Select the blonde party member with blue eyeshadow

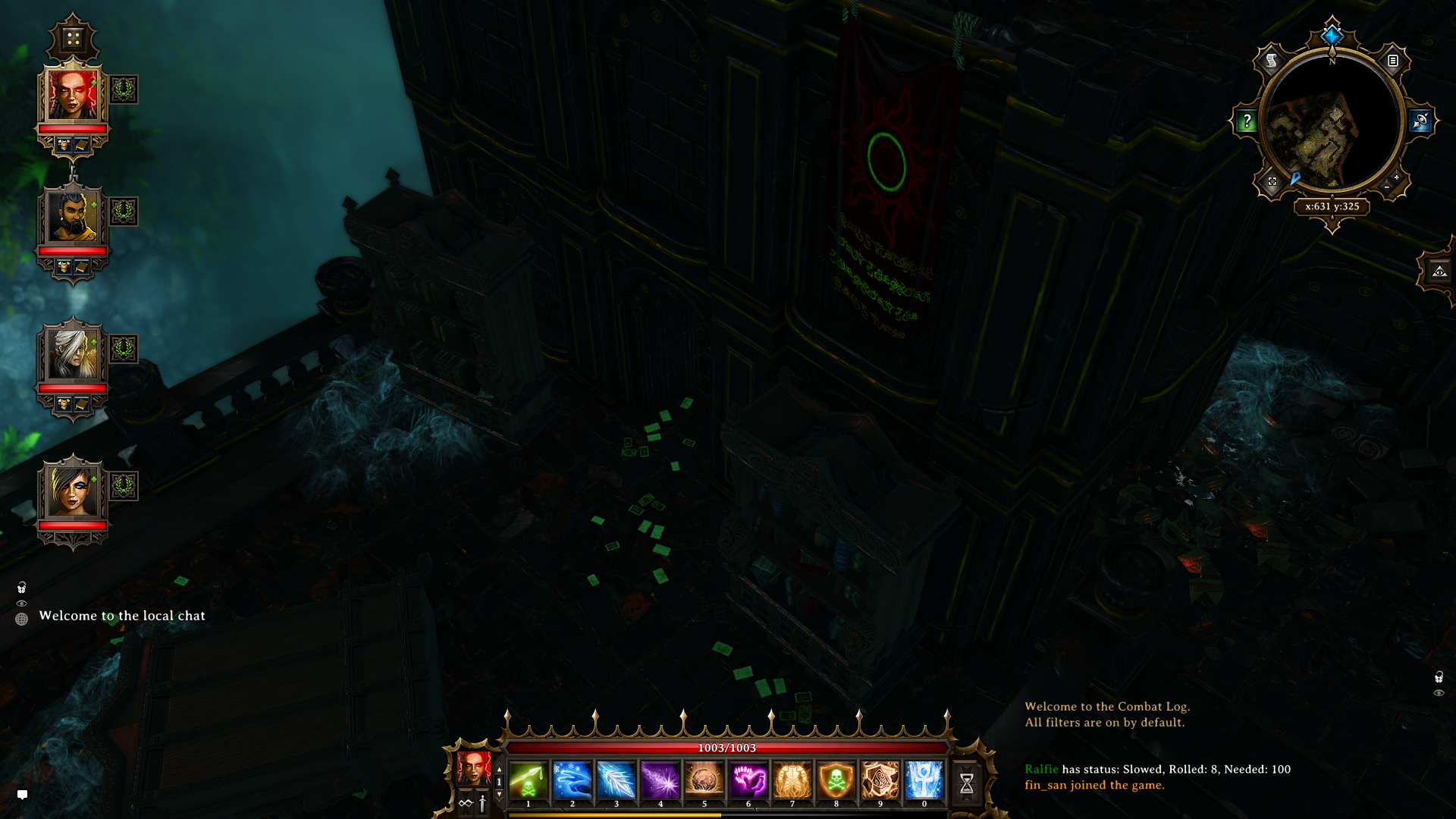point(73,491)
